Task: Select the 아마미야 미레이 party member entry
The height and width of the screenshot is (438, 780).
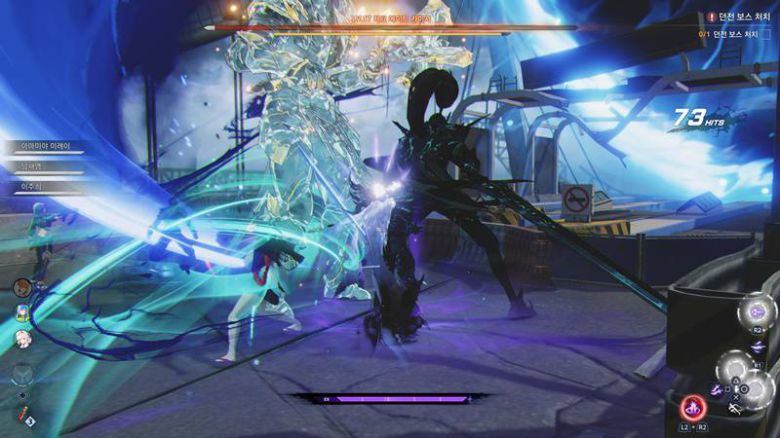Action: click(x=43, y=146)
